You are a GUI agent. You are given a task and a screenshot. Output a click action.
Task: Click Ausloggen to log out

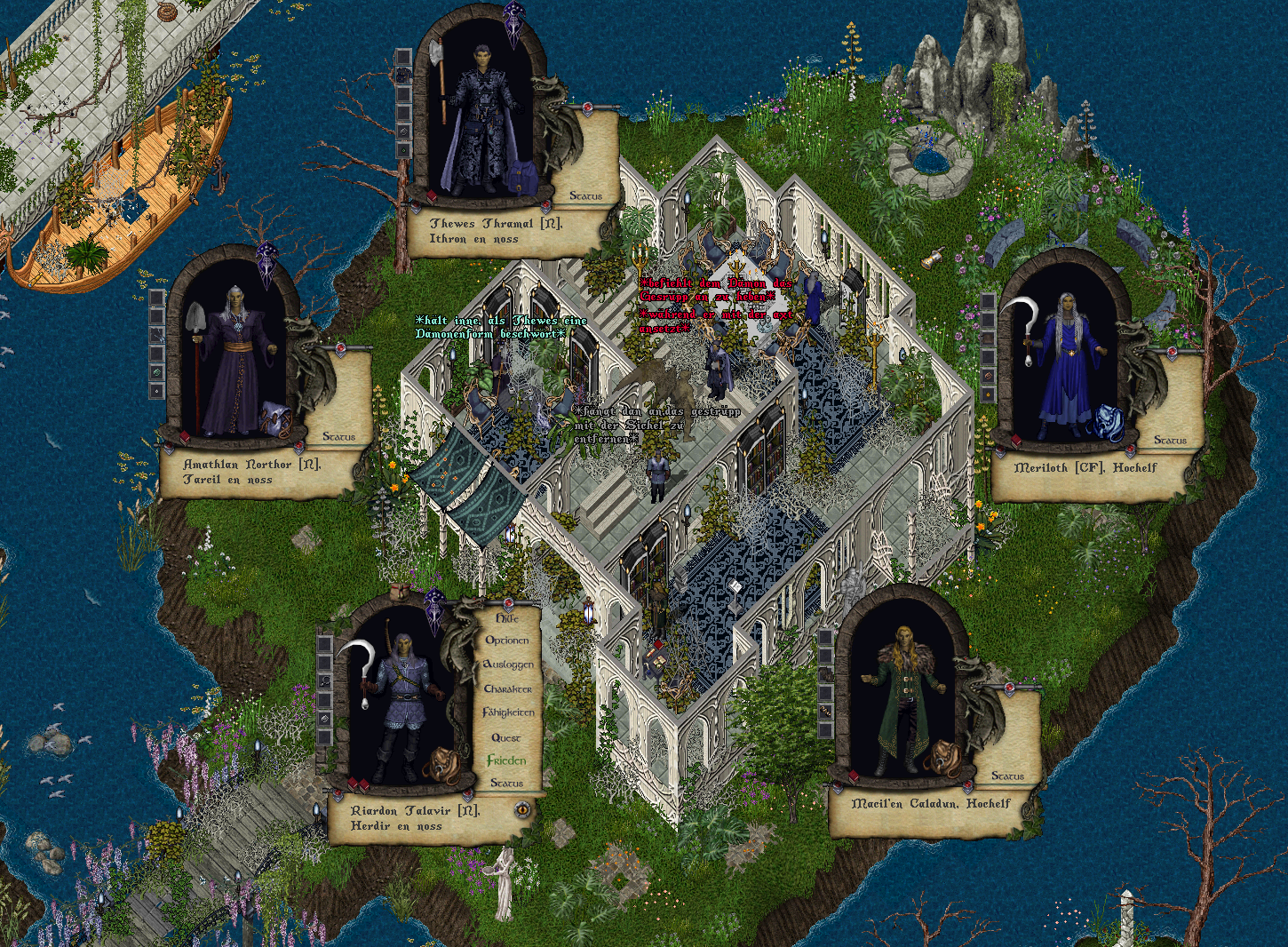point(508,664)
